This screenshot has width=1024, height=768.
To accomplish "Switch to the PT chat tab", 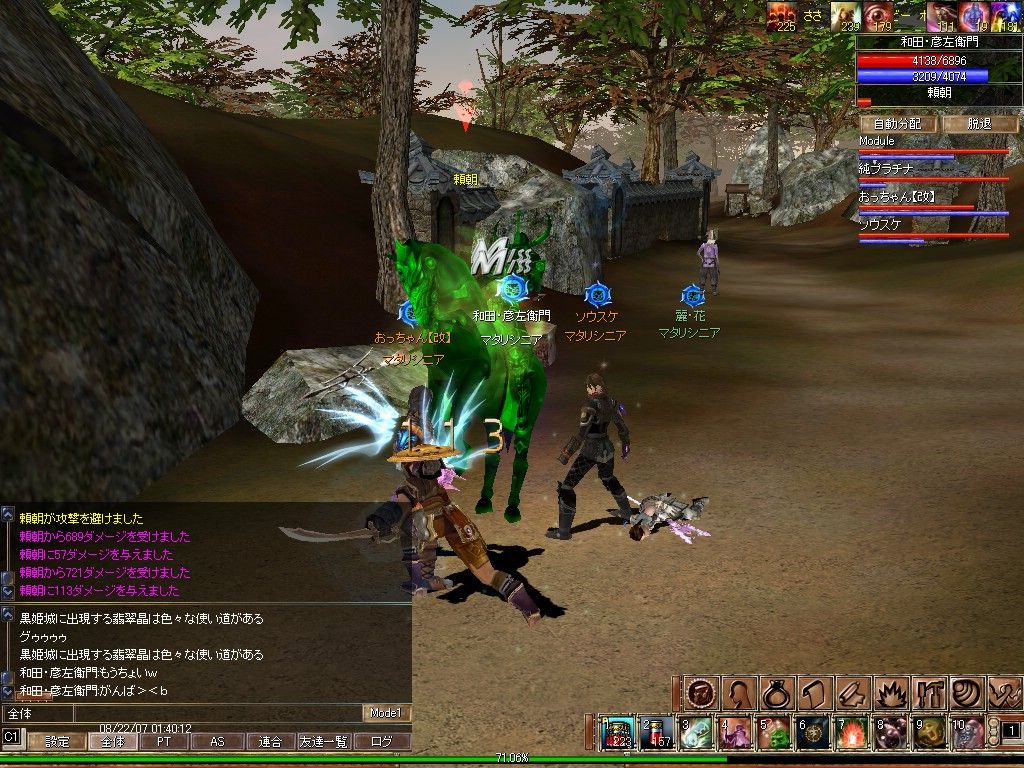I will [x=164, y=742].
